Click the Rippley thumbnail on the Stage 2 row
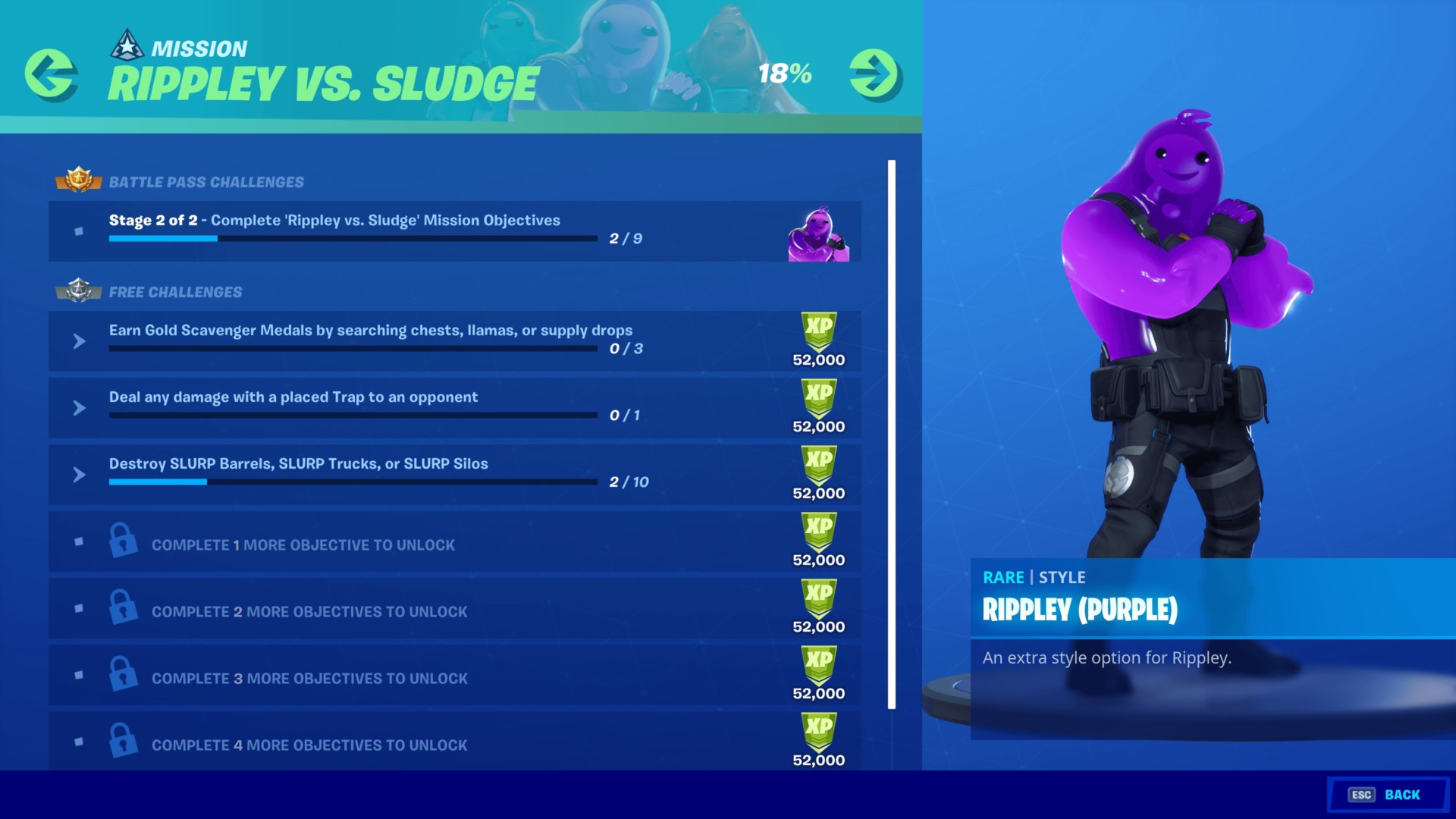 click(821, 231)
